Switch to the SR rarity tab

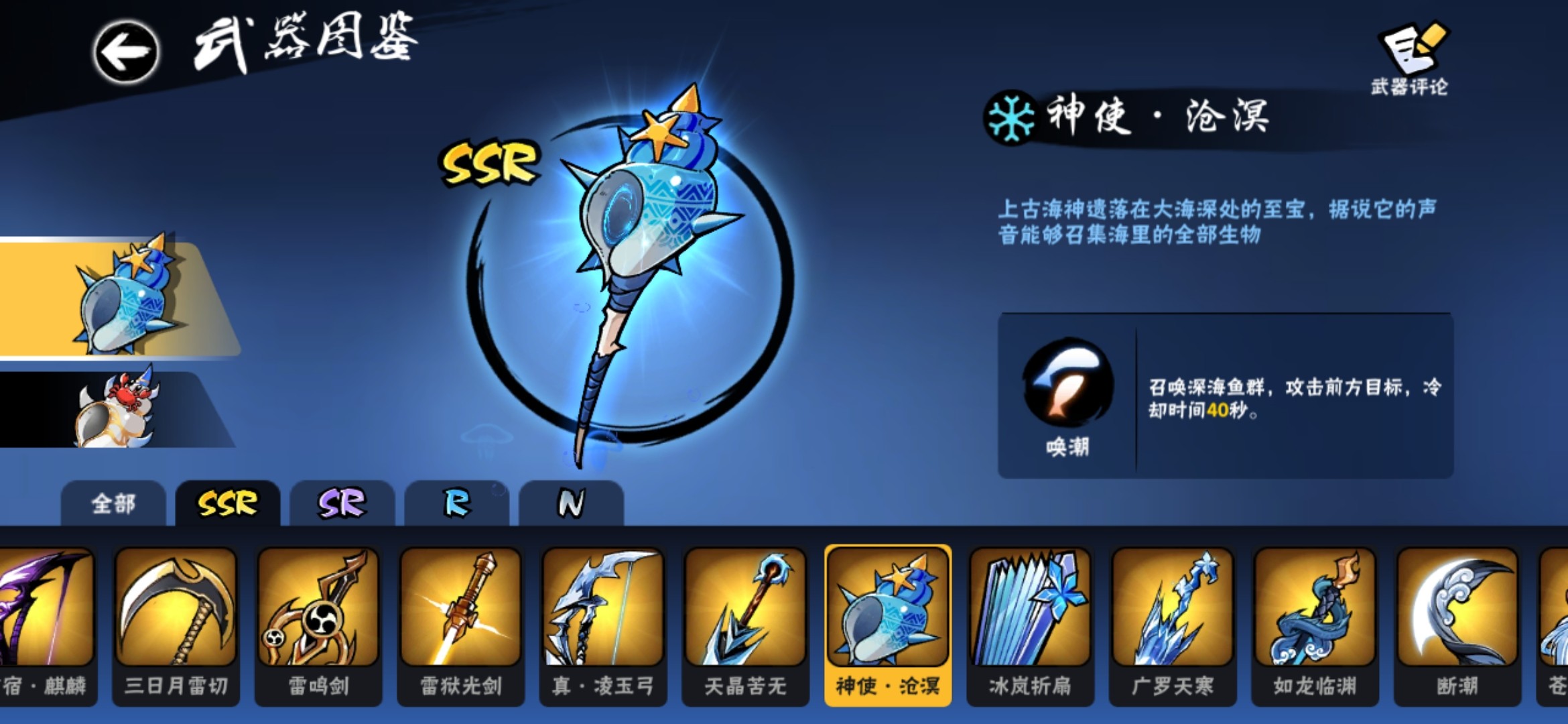(342, 503)
